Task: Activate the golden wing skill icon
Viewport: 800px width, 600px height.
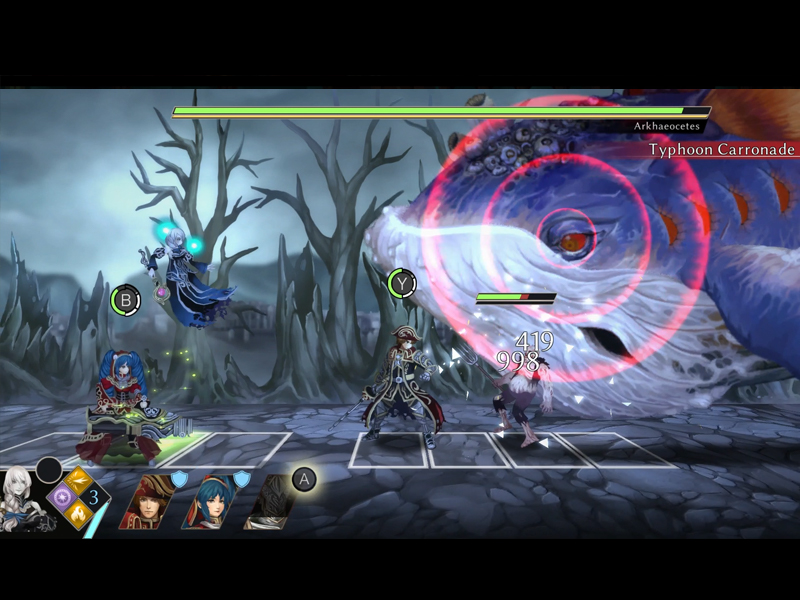Action: pos(78,479)
